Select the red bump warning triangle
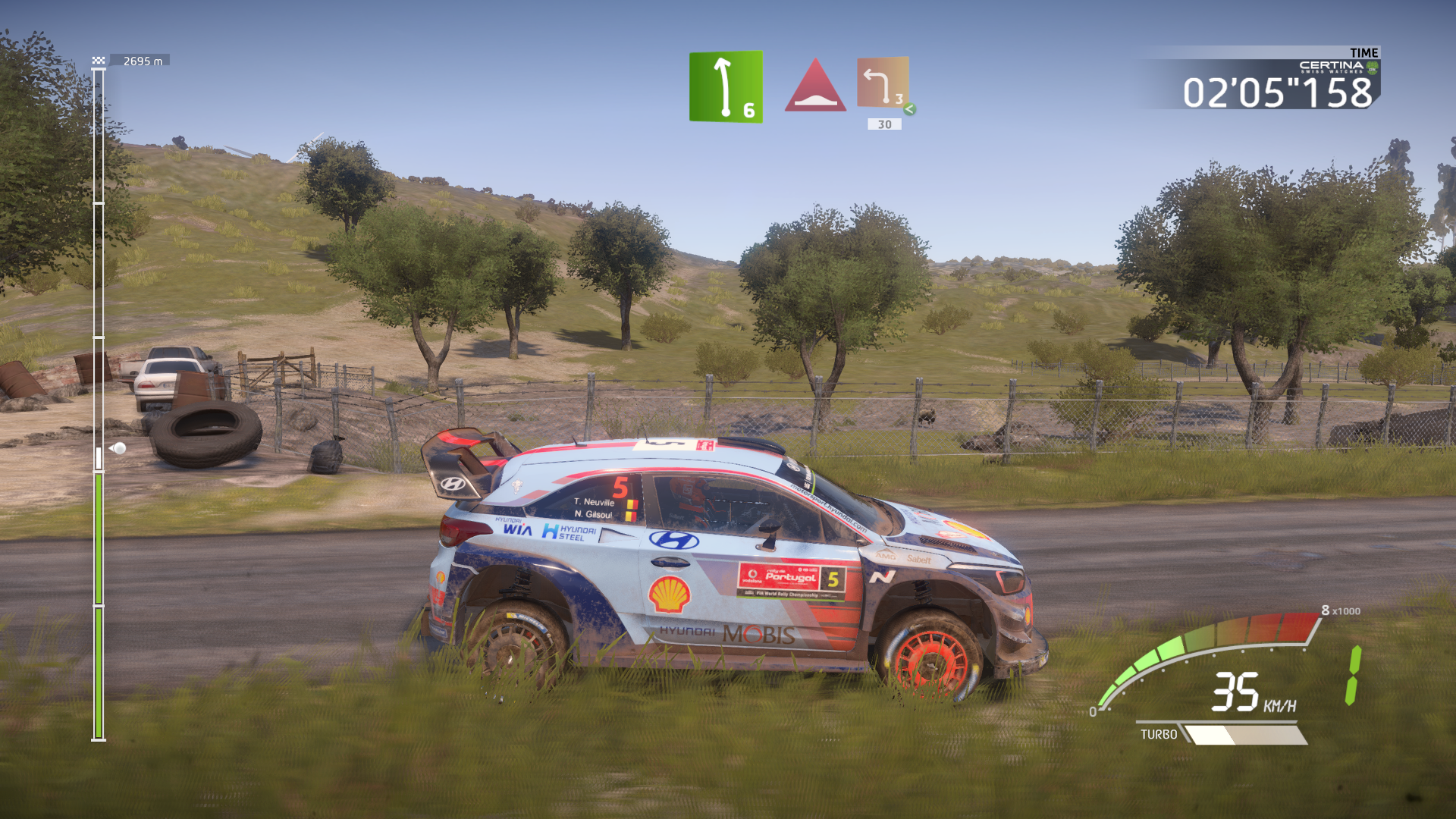Screen dimensions: 1456x819 coord(815,86)
